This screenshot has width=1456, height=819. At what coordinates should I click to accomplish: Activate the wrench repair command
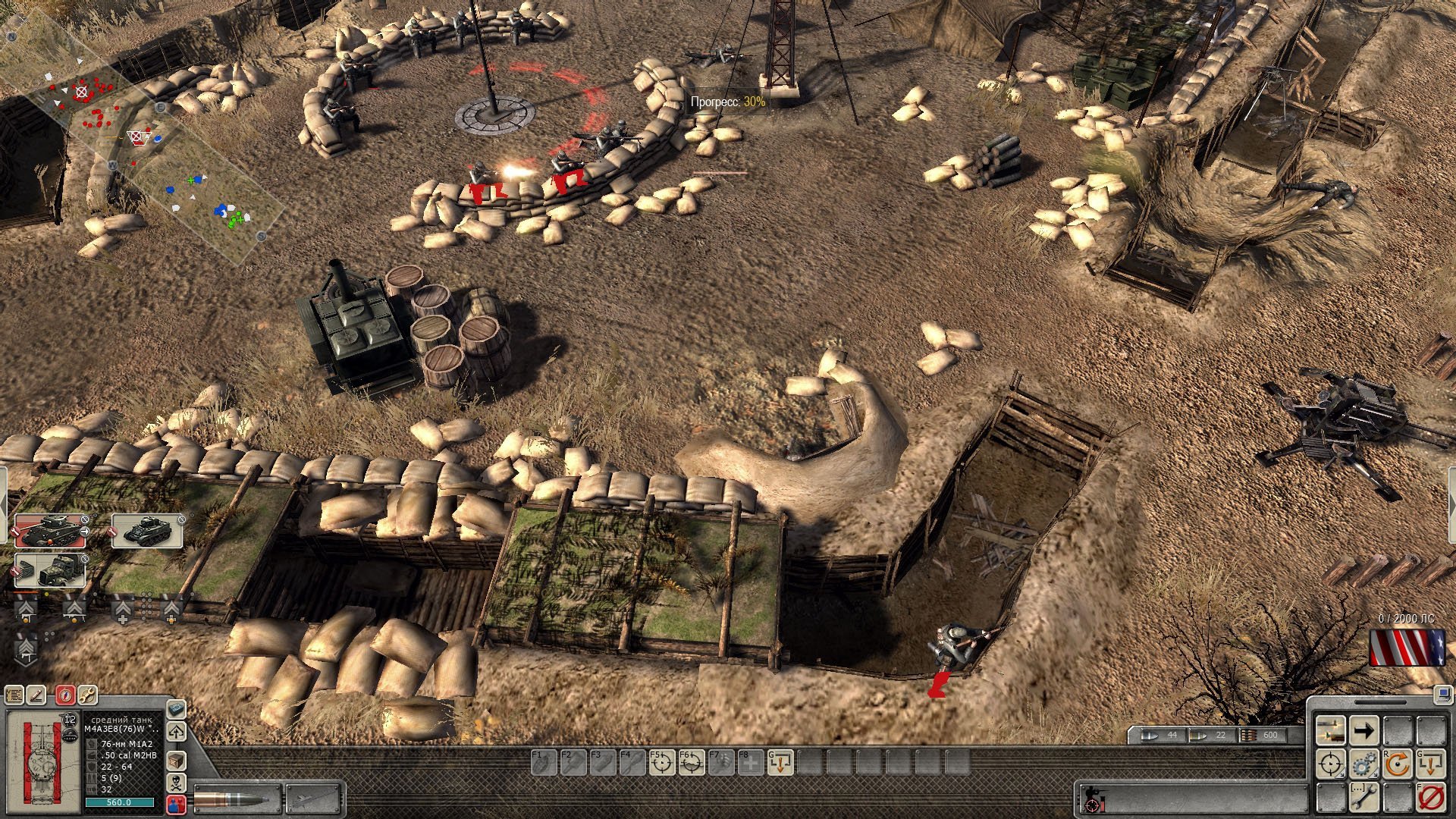(x=1363, y=798)
